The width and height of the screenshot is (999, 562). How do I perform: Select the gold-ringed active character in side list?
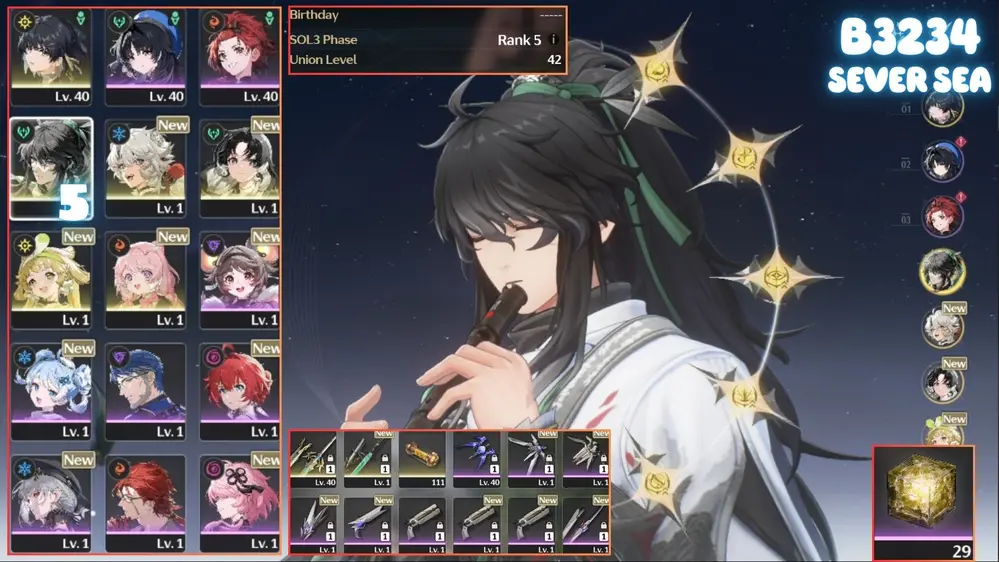point(942,272)
